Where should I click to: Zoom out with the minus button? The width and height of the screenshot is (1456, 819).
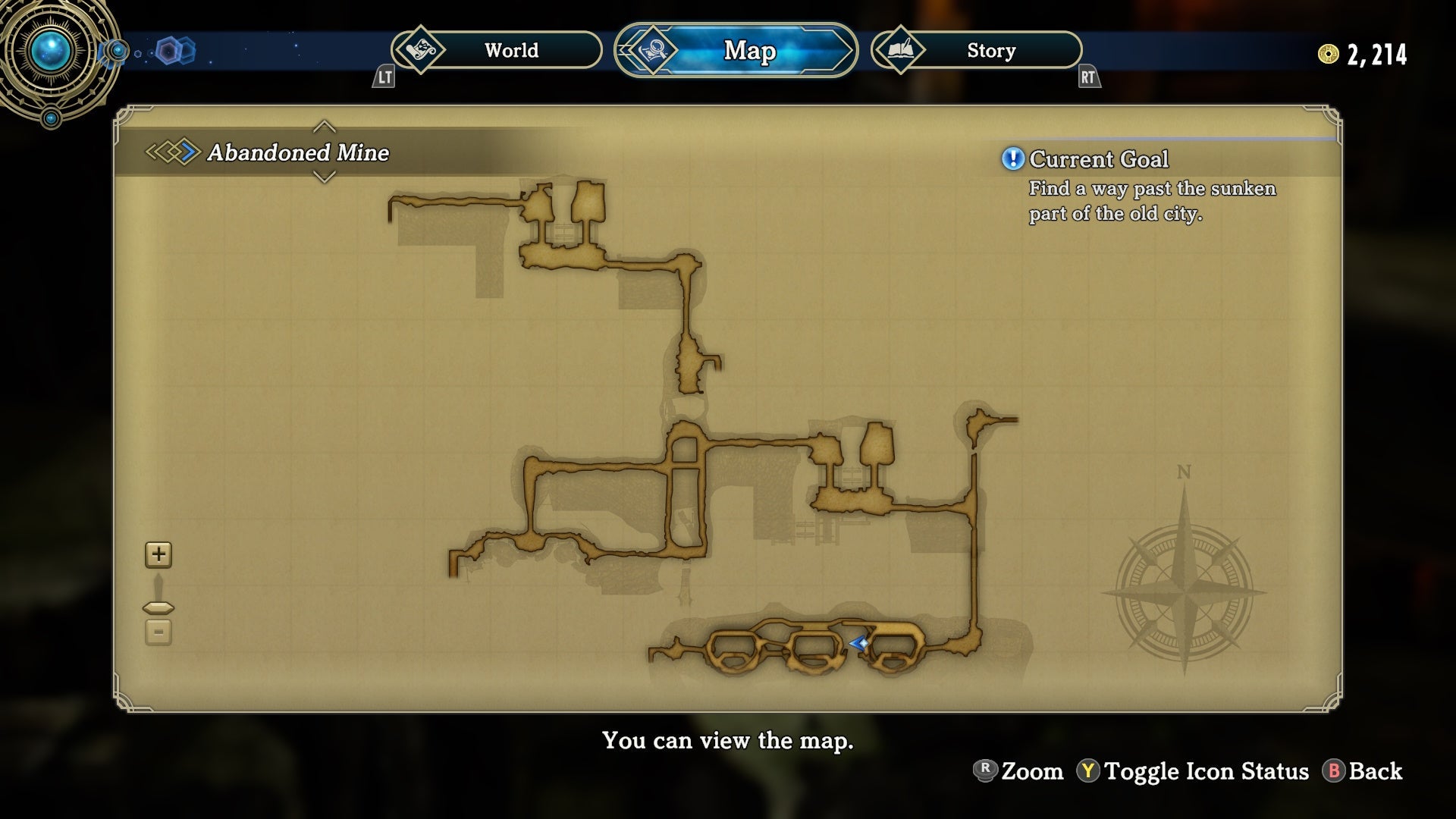[158, 632]
